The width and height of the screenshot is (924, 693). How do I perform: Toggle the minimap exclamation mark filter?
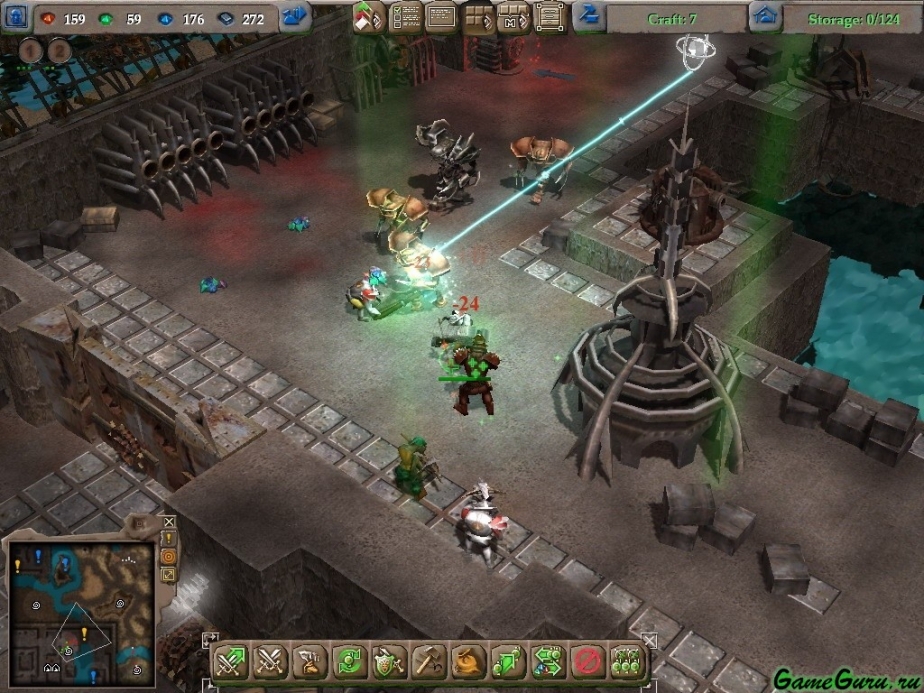coord(168,539)
